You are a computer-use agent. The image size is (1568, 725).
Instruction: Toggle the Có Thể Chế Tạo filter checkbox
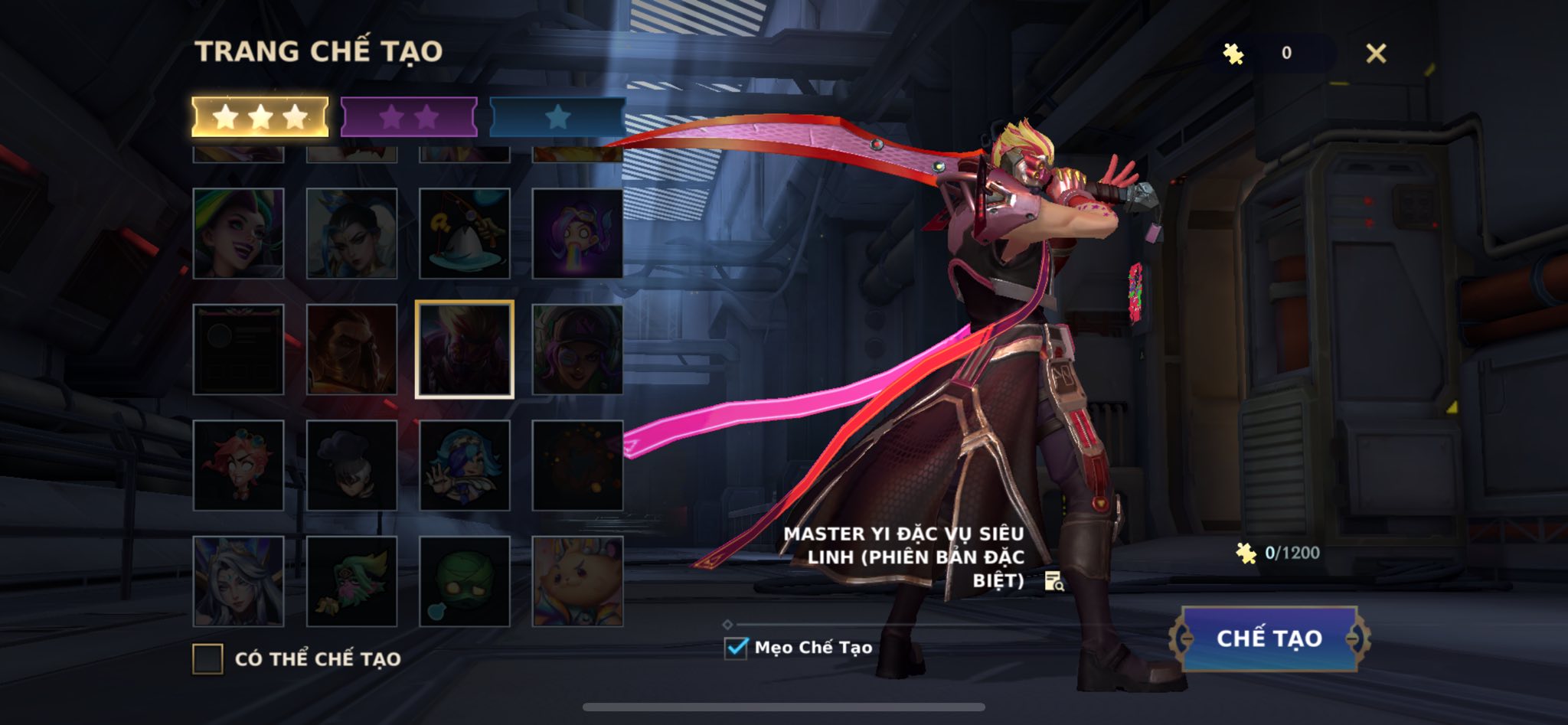(x=207, y=658)
